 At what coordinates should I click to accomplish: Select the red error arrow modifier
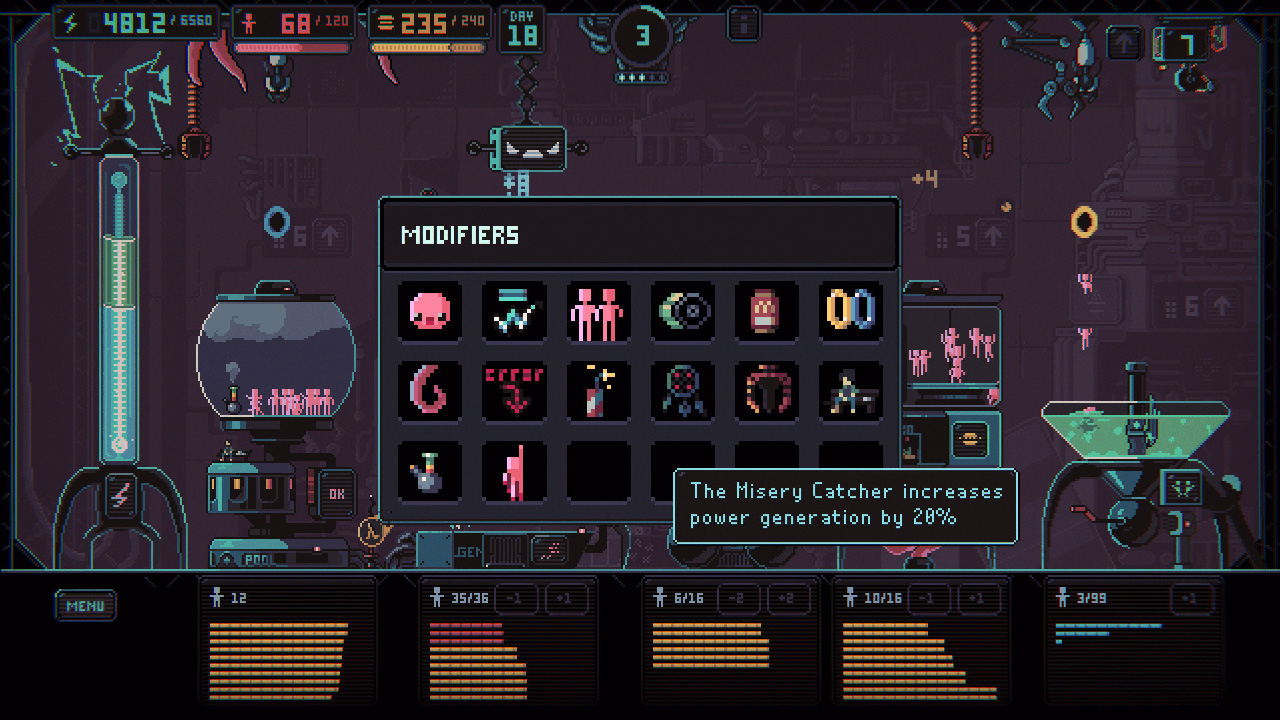click(514, 392)
